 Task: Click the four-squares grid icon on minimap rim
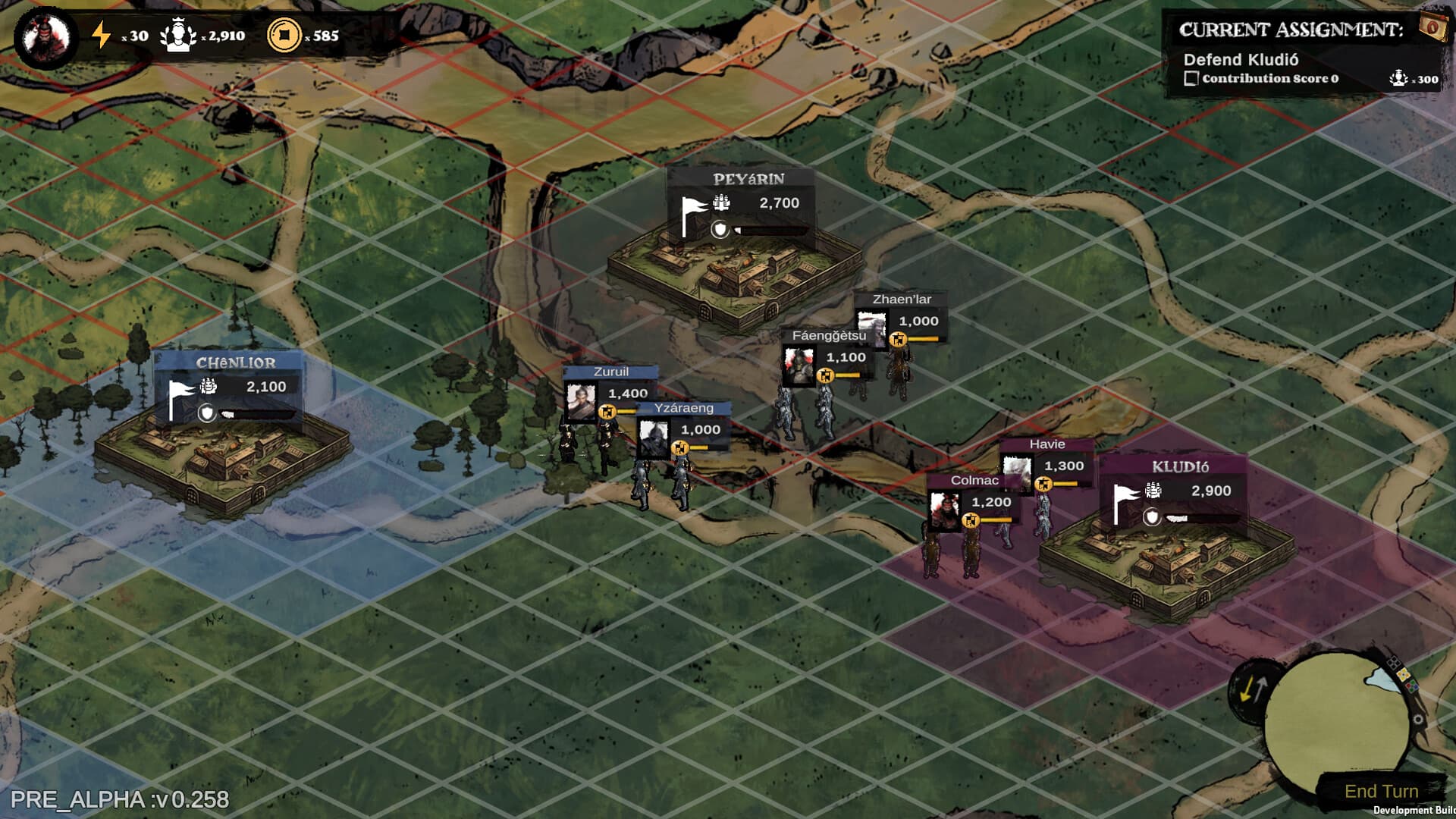click(1394, 662)
